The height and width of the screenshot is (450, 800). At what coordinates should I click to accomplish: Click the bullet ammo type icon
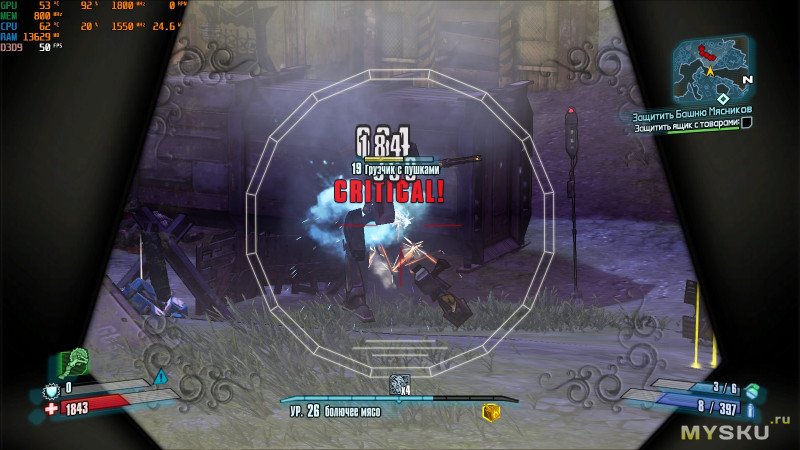tap(752, 409)
